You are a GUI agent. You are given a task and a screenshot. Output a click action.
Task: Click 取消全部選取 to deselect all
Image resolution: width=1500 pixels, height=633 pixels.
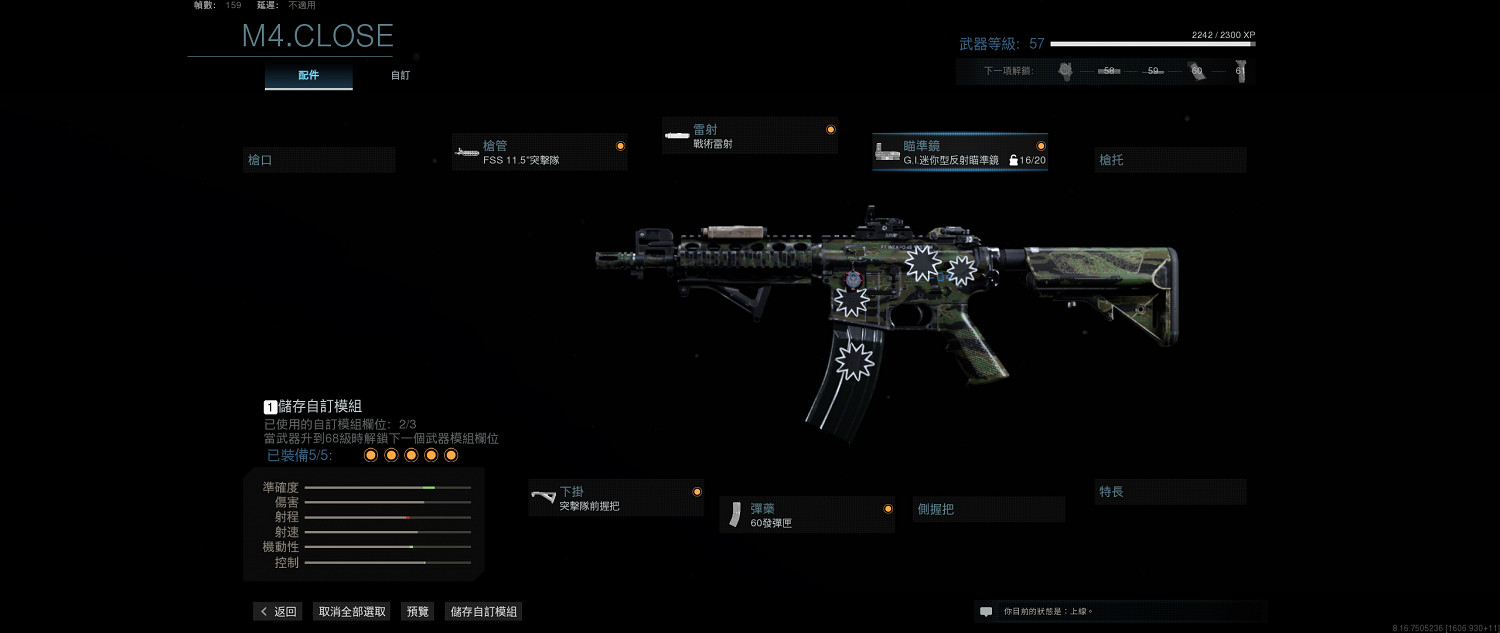[352, 611]
